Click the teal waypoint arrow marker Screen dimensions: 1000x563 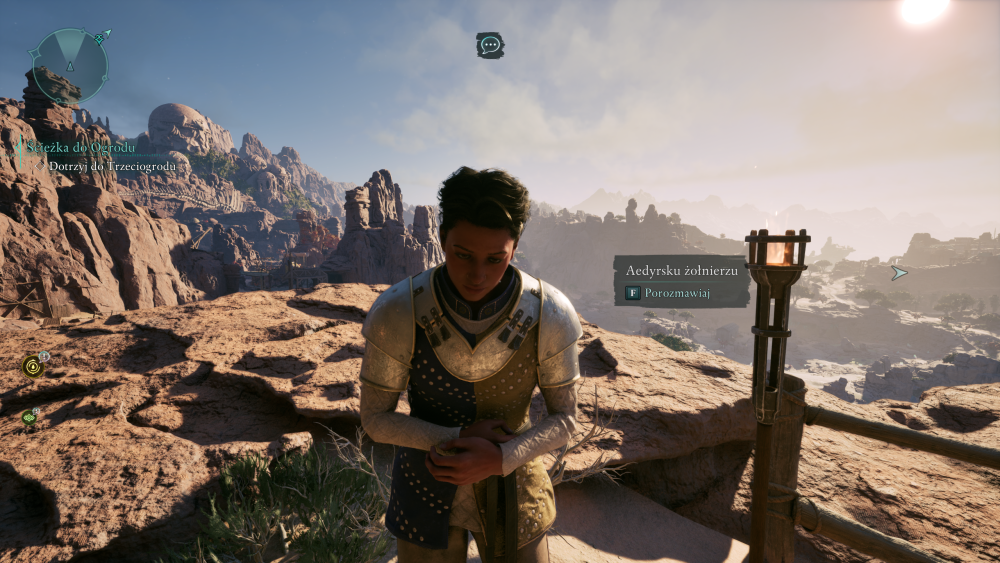tap(899, 272)
